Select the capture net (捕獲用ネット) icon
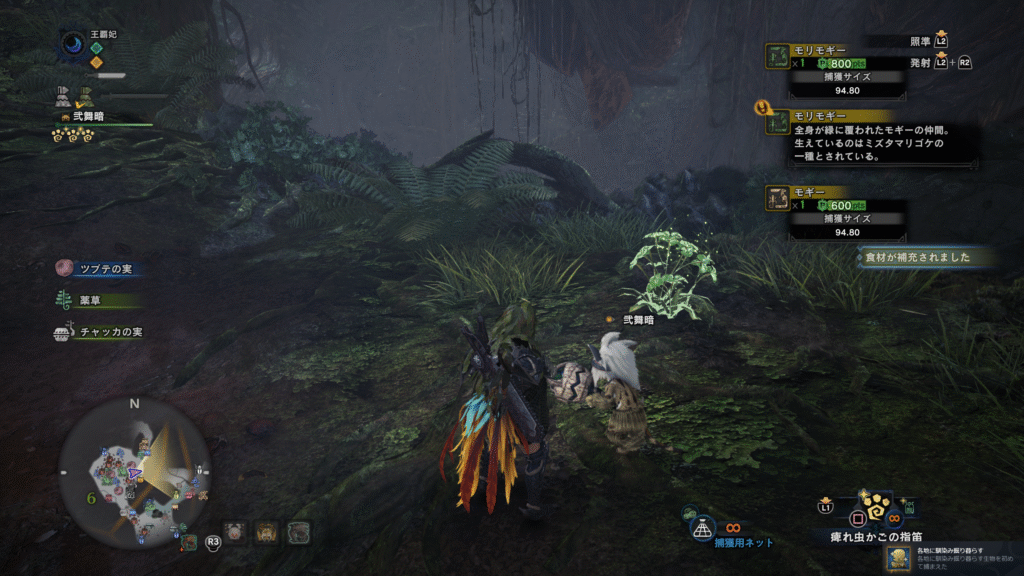Viewport: 1024px width, 576px height. pyautogui.click(x=704, y=526)
